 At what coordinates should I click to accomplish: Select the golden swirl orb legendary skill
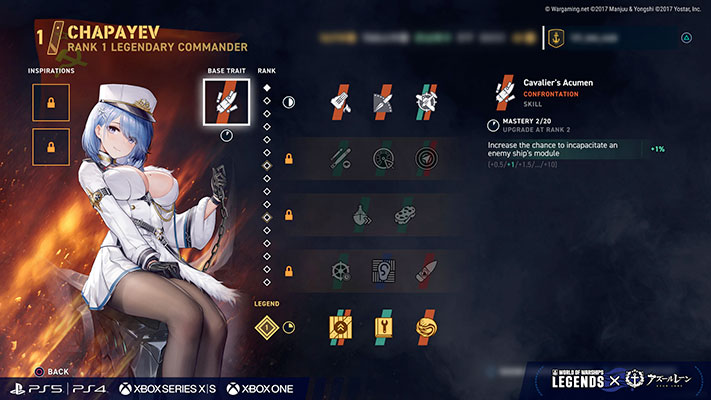point(426,326)
